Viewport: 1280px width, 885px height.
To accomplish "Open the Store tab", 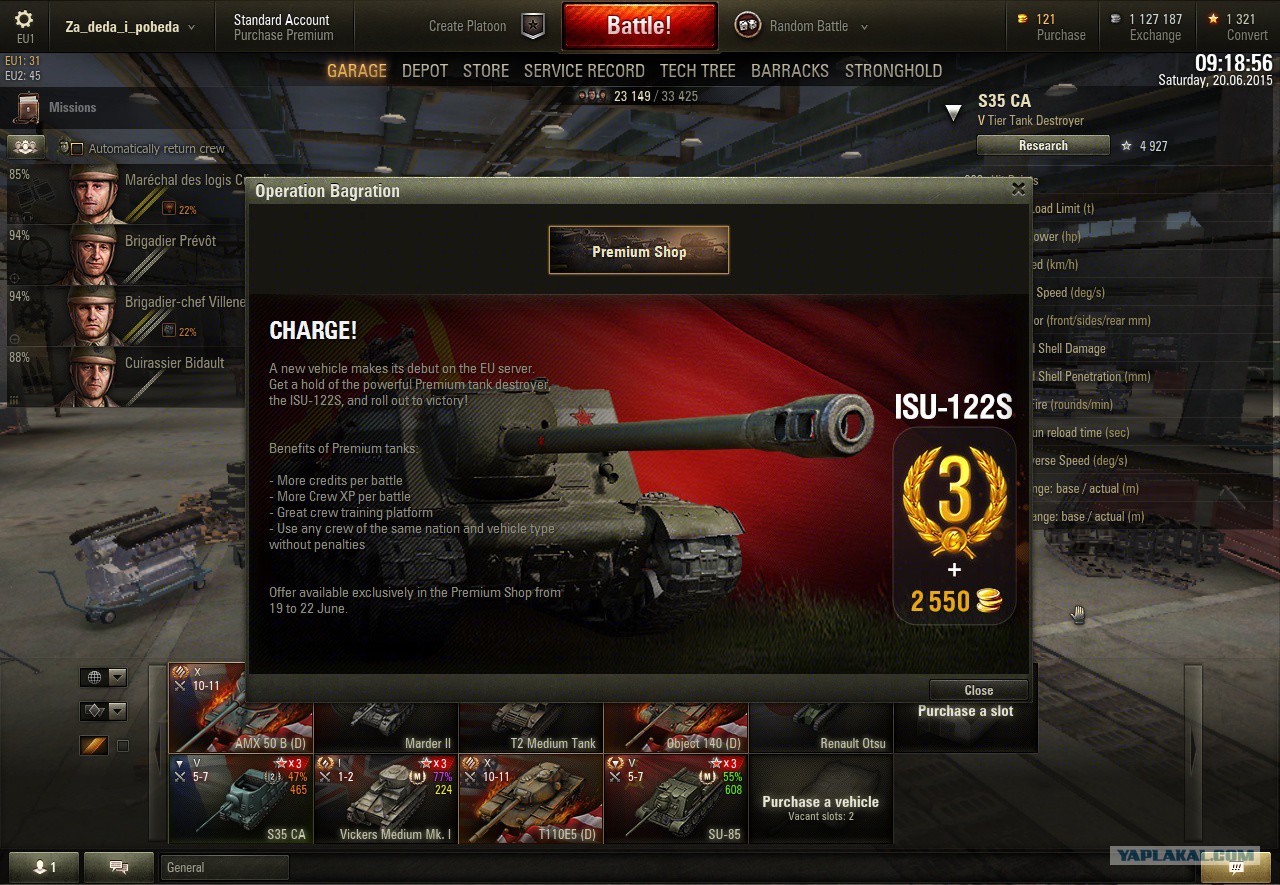I will (486, 71).
